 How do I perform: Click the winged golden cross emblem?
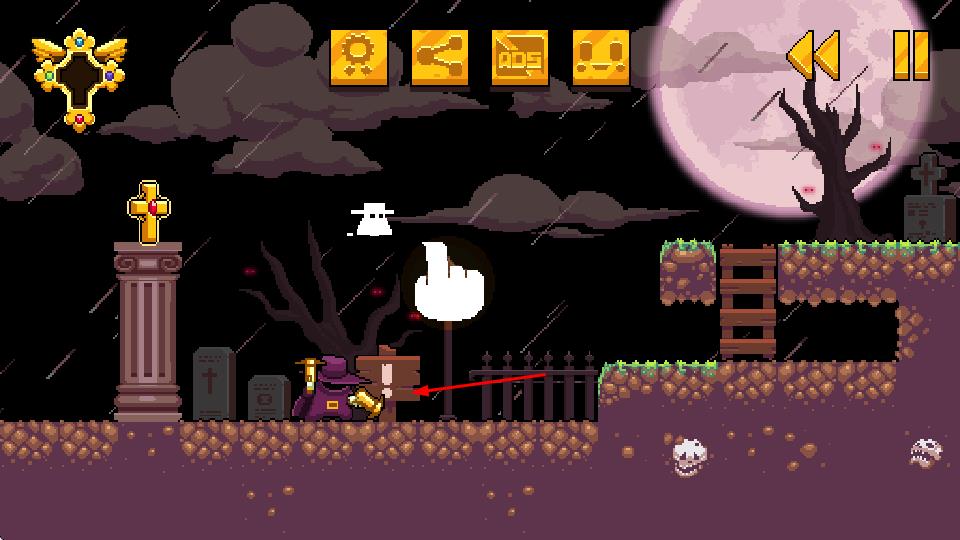[79, 78]
